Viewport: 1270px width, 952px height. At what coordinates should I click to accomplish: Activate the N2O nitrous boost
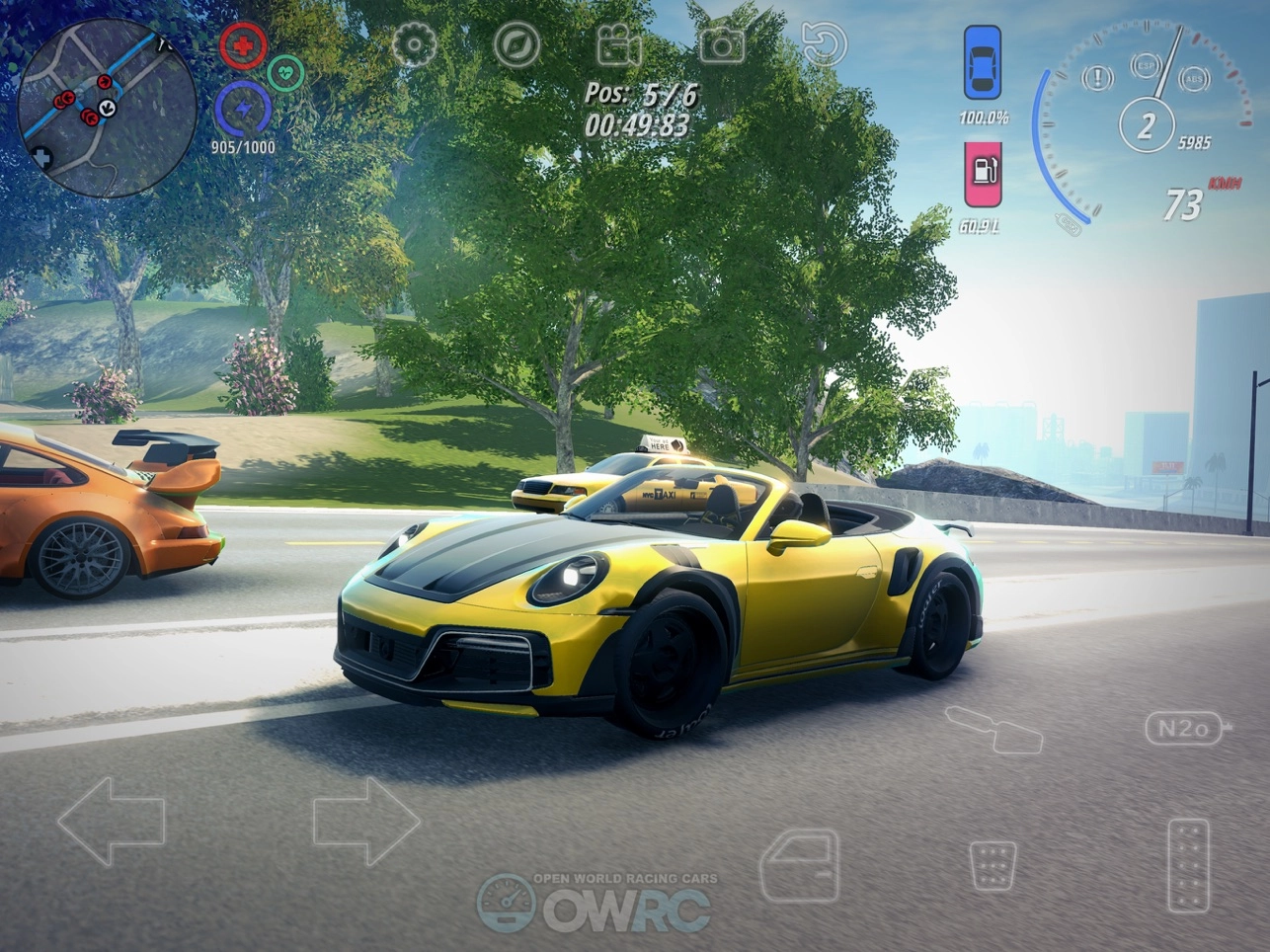pos(1184,729)
